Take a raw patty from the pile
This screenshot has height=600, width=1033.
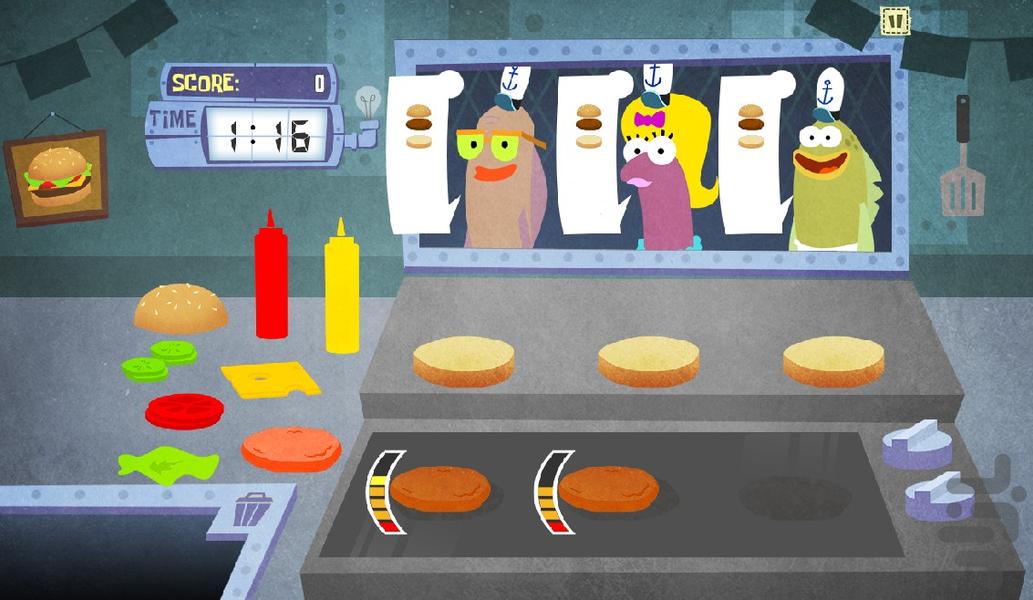pos(291,450)
